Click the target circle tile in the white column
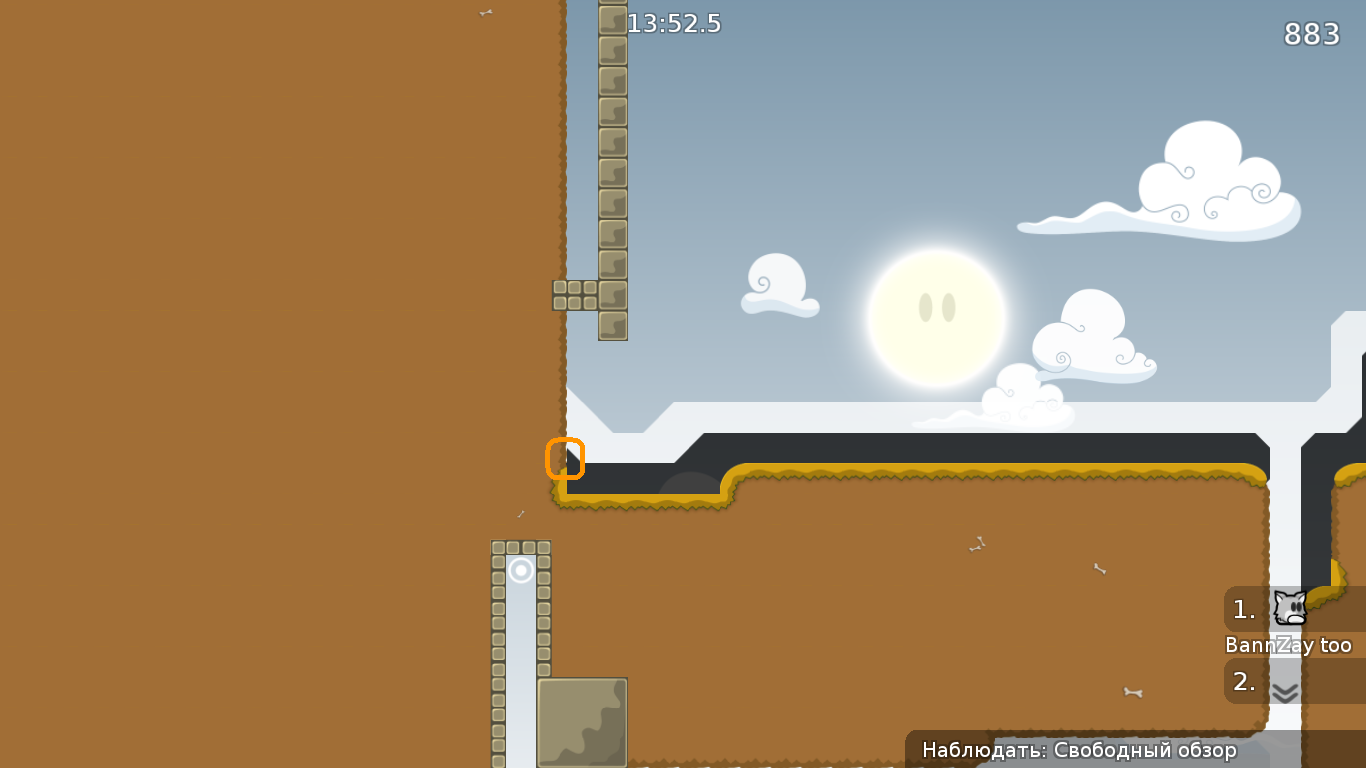This screenshot has height=768, width=1366. [x=520, y=571]
